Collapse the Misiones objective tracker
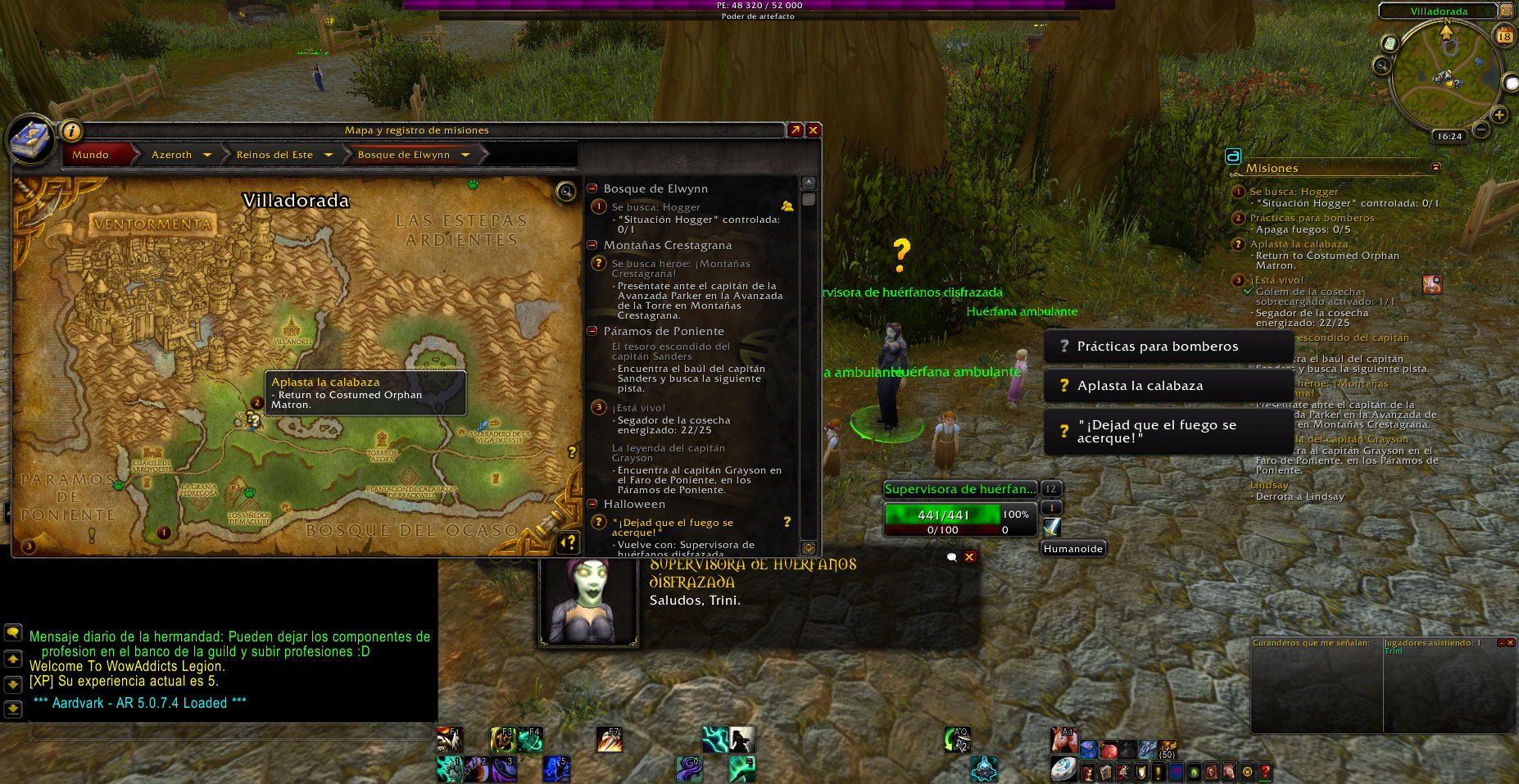The height and width of the screenshot is (784, 1519). click(1435, 167)
